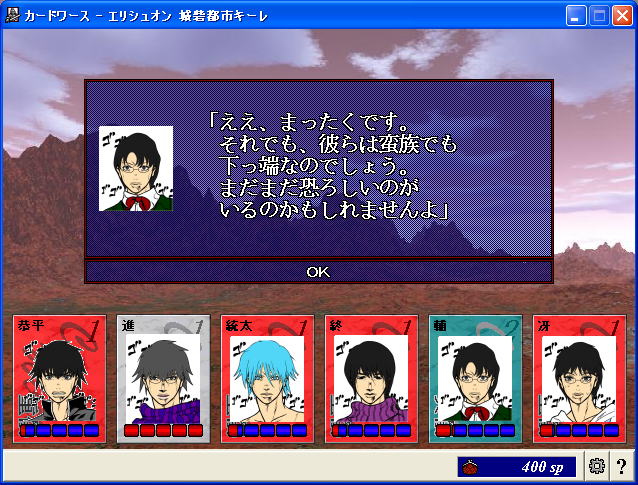Choose the teal level 2 輔 card
Image resolution: width=638 pixels, height=485 pixels.
[475, 378]
